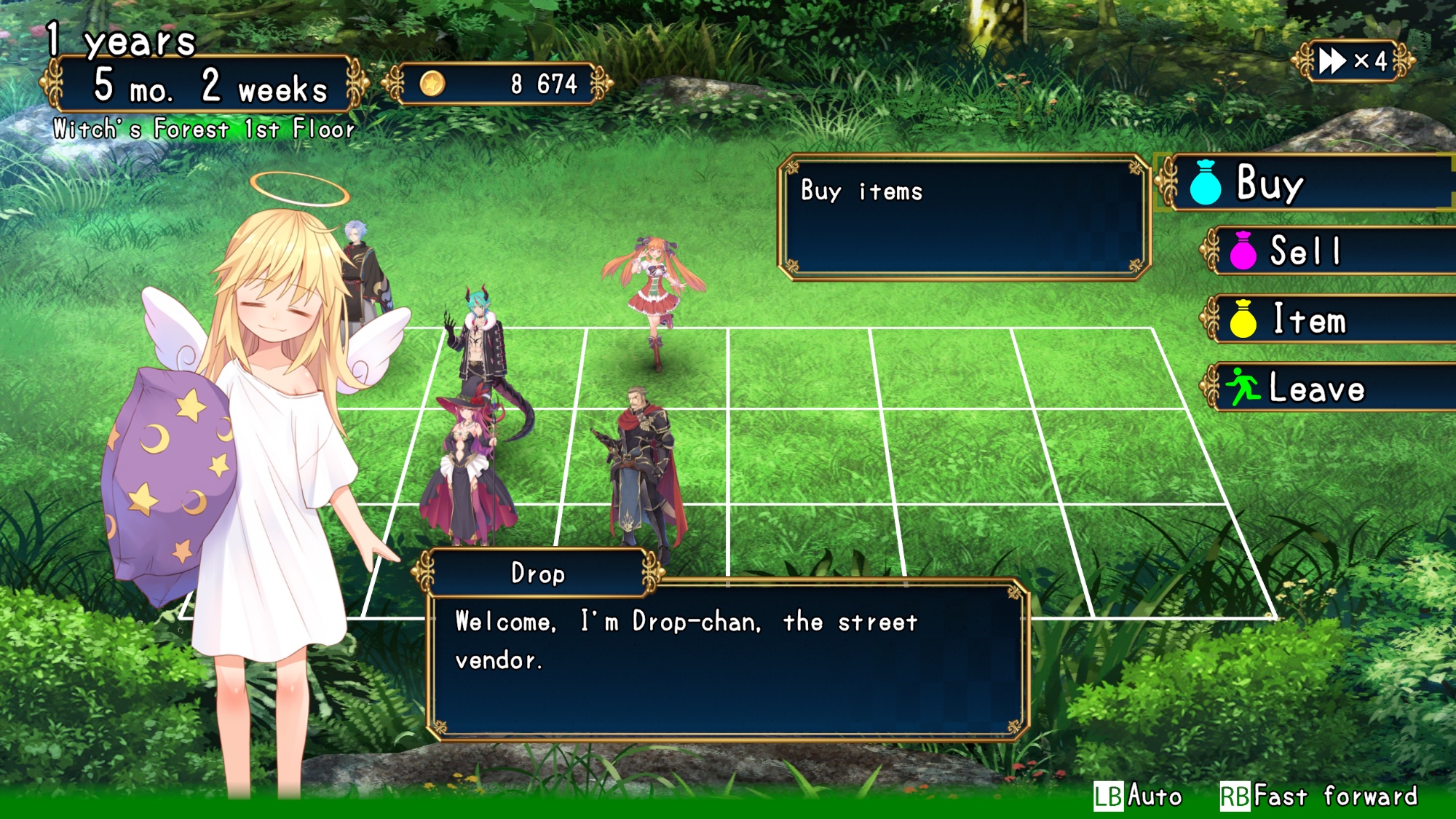Viewport: 1456px width, 819px height.
Task: Enable Fast forward for dialogue
Action: (x=1319, y=796)
